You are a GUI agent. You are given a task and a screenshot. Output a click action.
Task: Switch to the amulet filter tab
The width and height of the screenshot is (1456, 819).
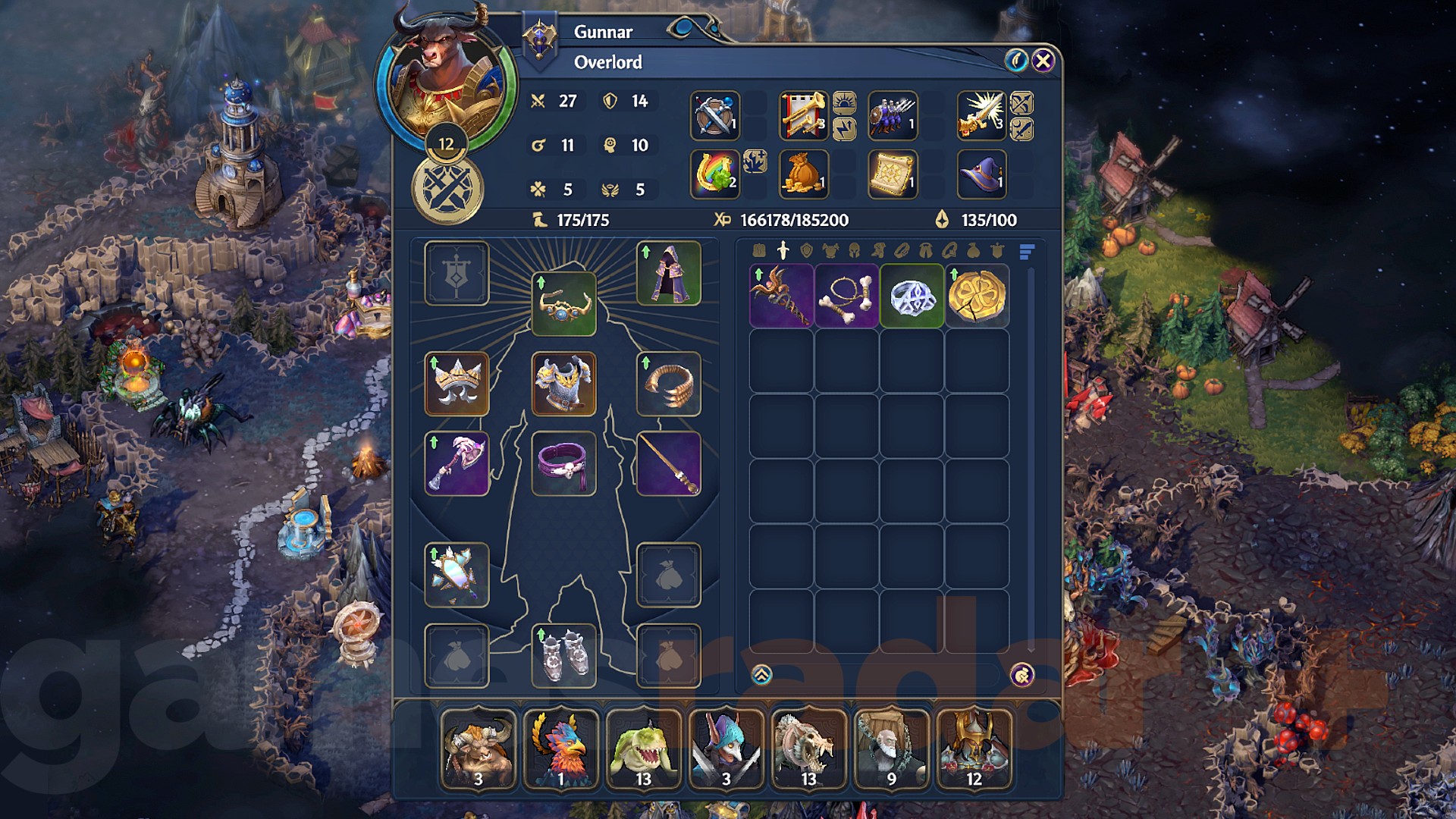coord(949,249)
